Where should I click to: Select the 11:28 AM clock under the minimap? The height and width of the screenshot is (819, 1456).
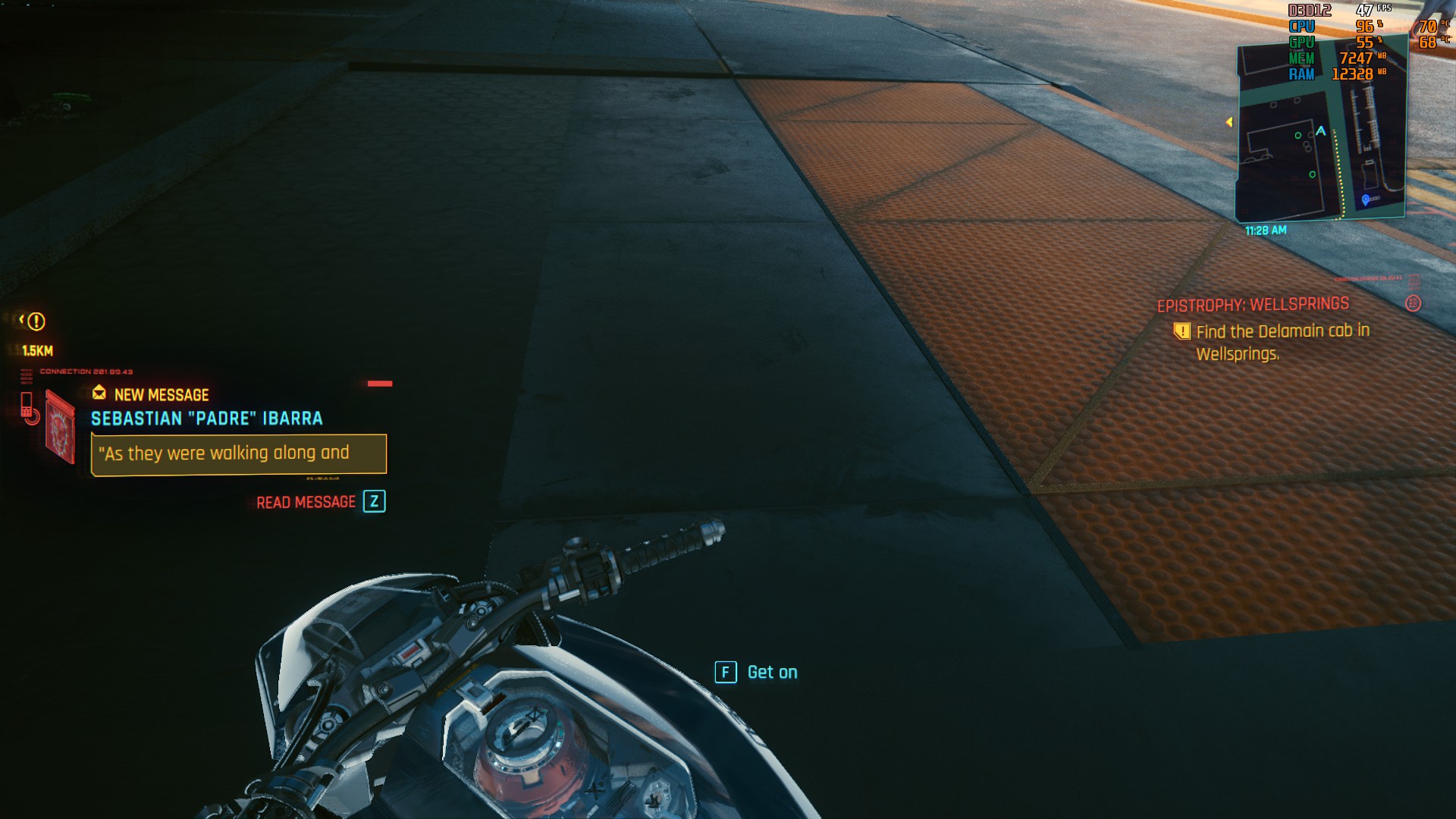click(x=1266, y=231)
